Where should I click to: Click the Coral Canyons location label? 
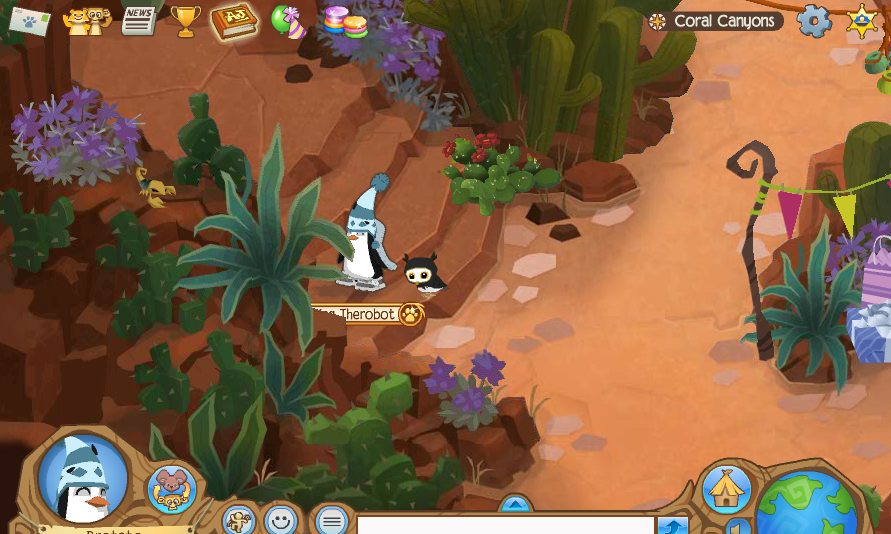(x=715, y=21)
